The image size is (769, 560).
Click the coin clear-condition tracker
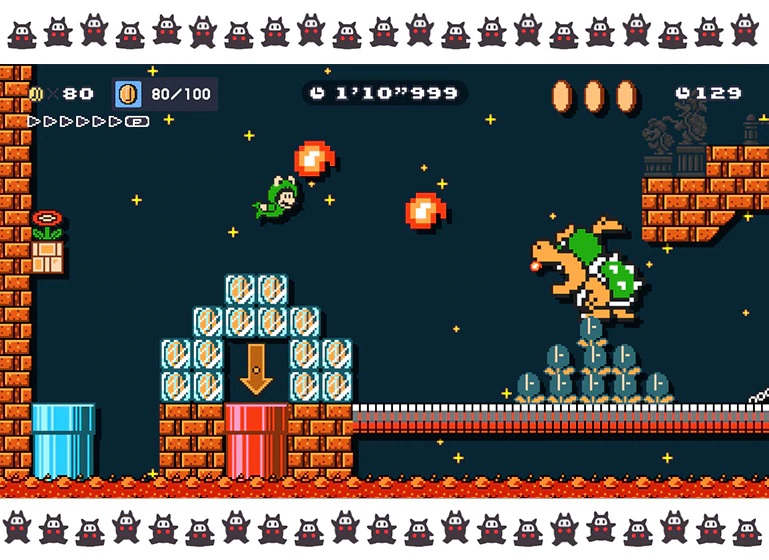point(165,94)
